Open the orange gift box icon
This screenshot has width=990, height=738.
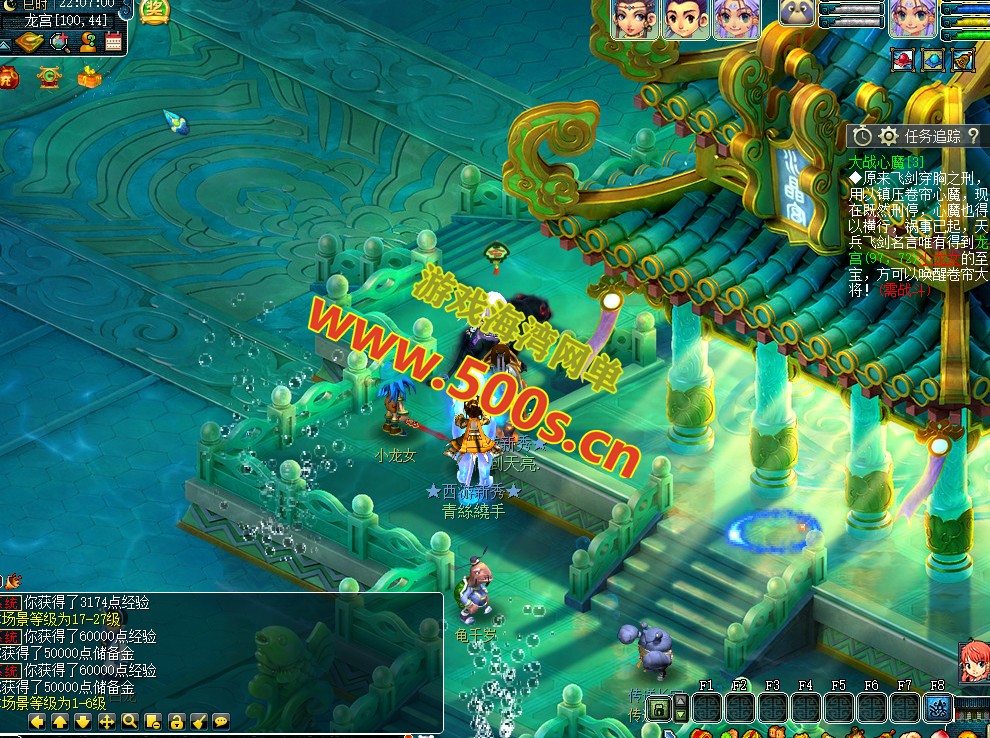pyautogui.click(x=89, y=76)
